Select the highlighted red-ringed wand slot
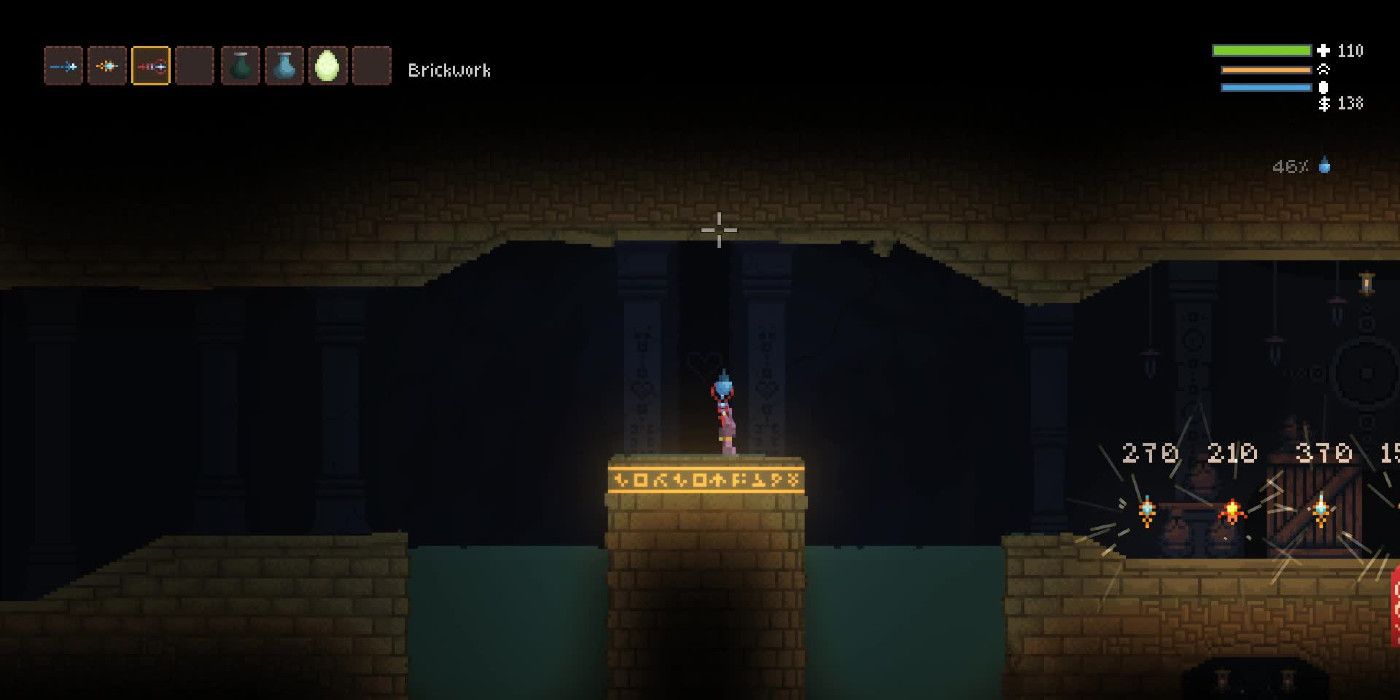 coord(151,66)
